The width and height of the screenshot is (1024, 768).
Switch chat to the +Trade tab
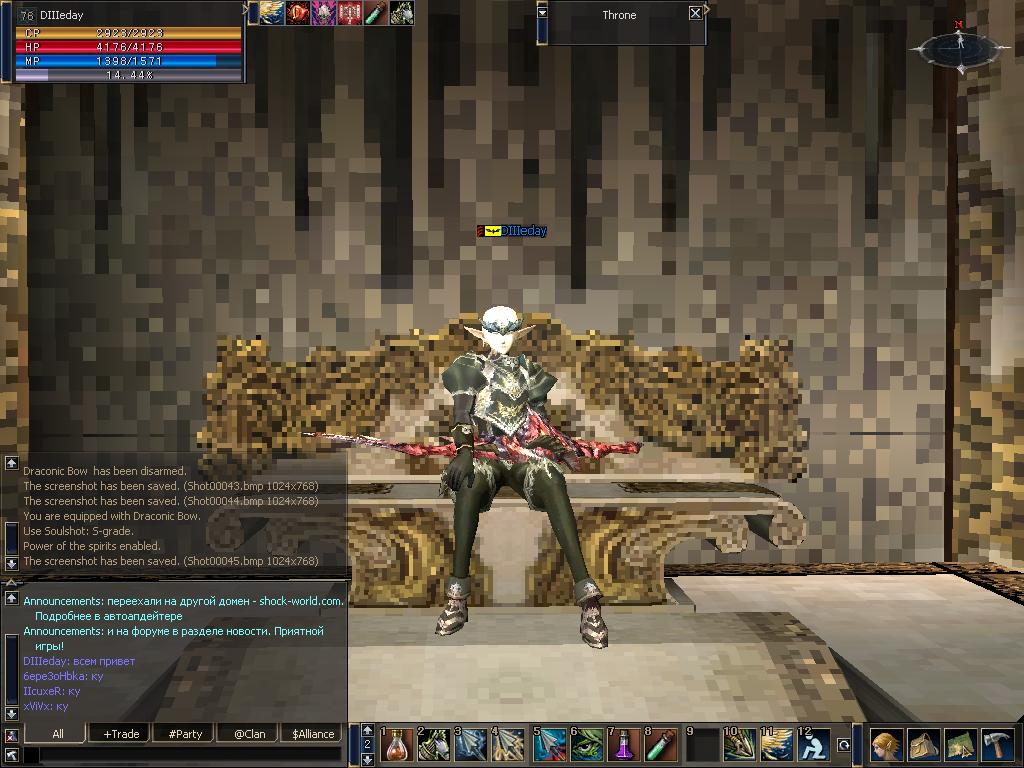coord(121,733)
